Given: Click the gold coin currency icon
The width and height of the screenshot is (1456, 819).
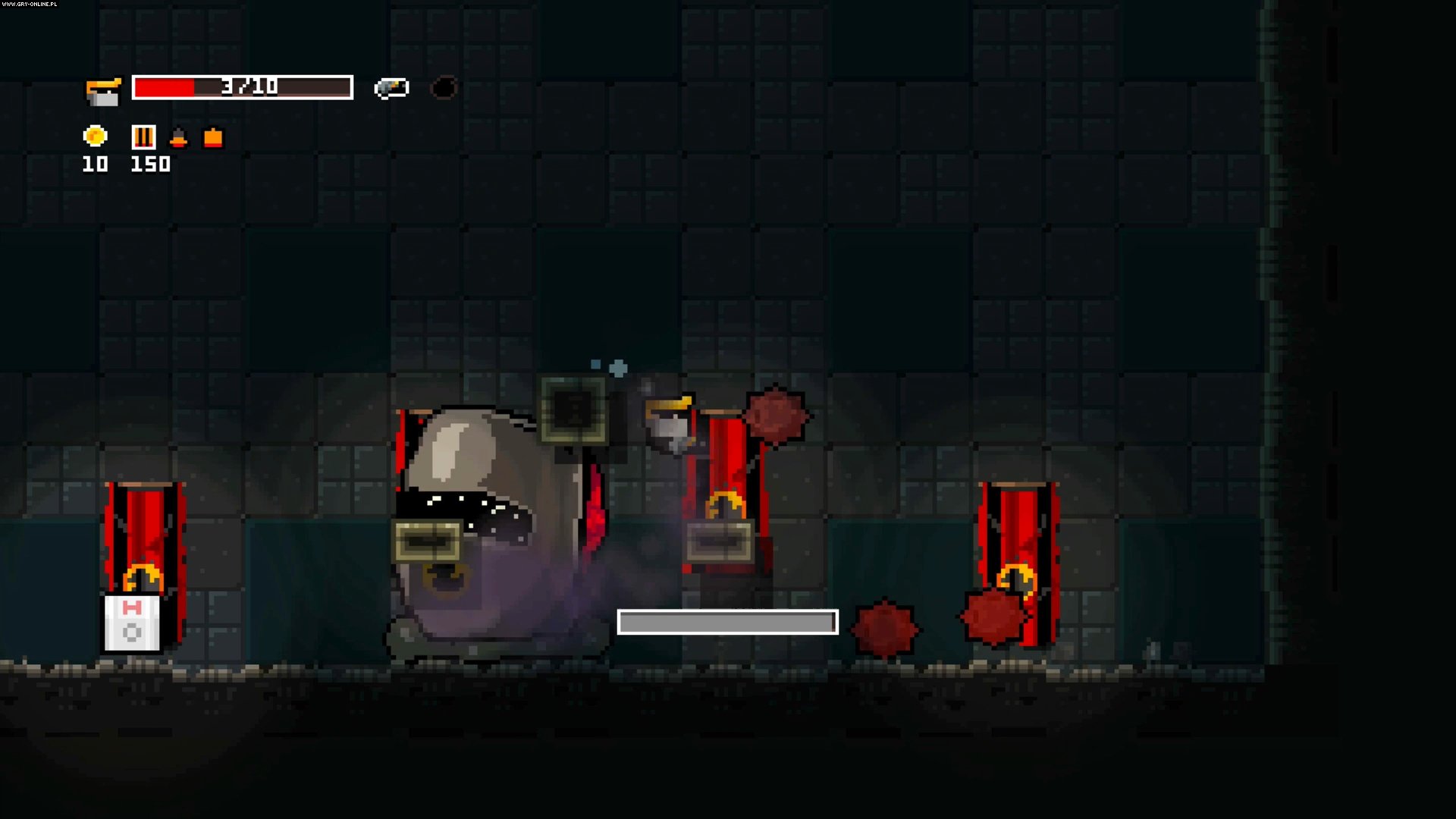Looking at the screenshot, I should pyautogui.click(x=95, y=137).
